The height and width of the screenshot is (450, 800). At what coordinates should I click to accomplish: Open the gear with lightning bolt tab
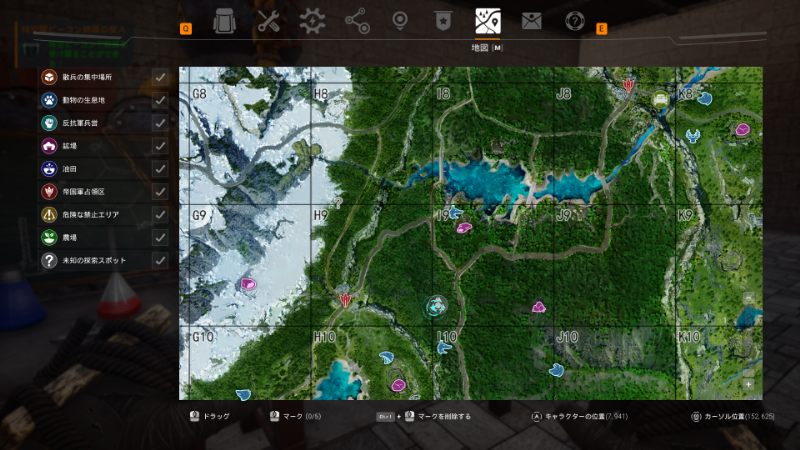(312, 20)
